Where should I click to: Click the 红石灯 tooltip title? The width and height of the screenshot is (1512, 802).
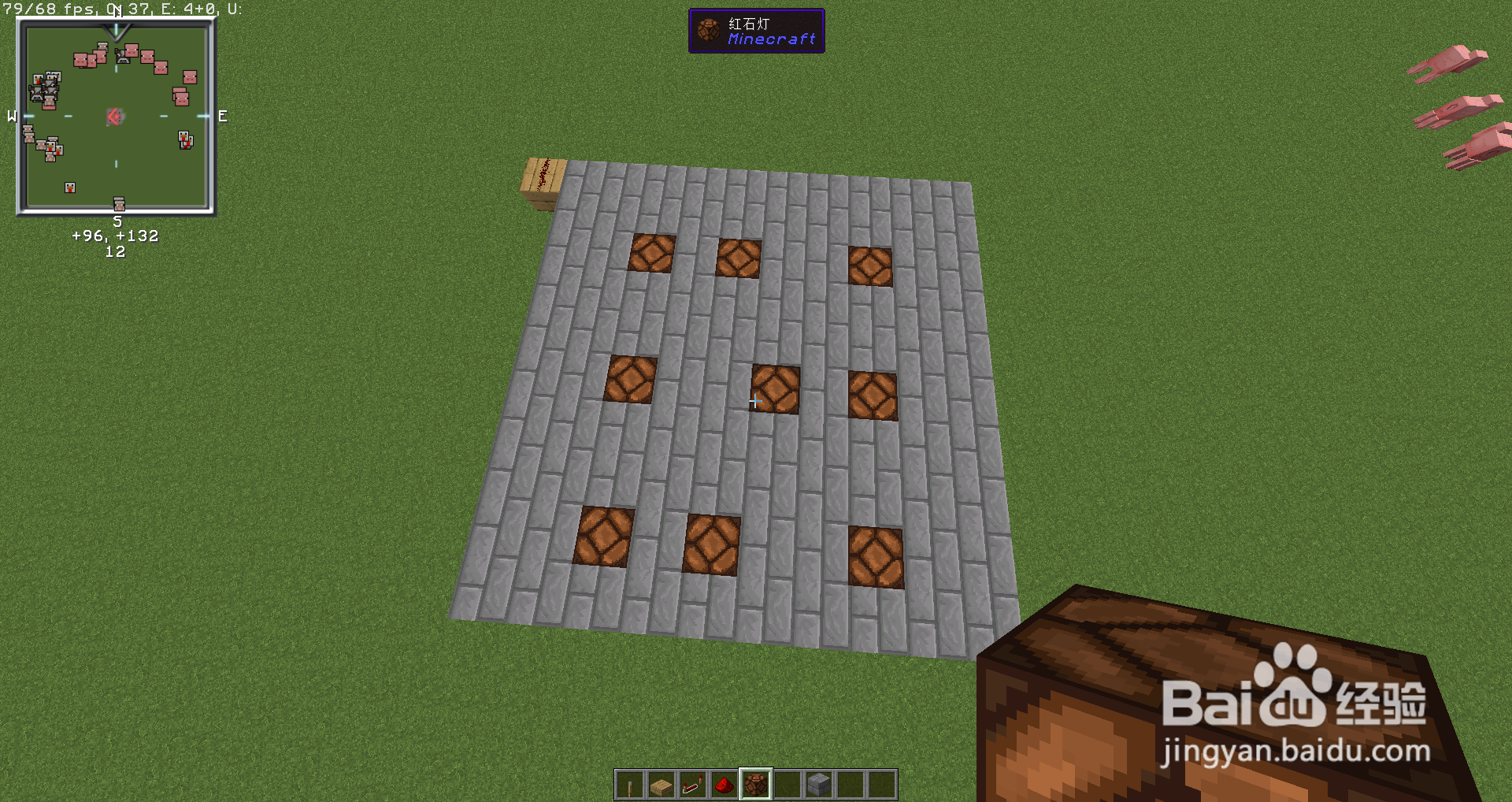coord(748,23)
